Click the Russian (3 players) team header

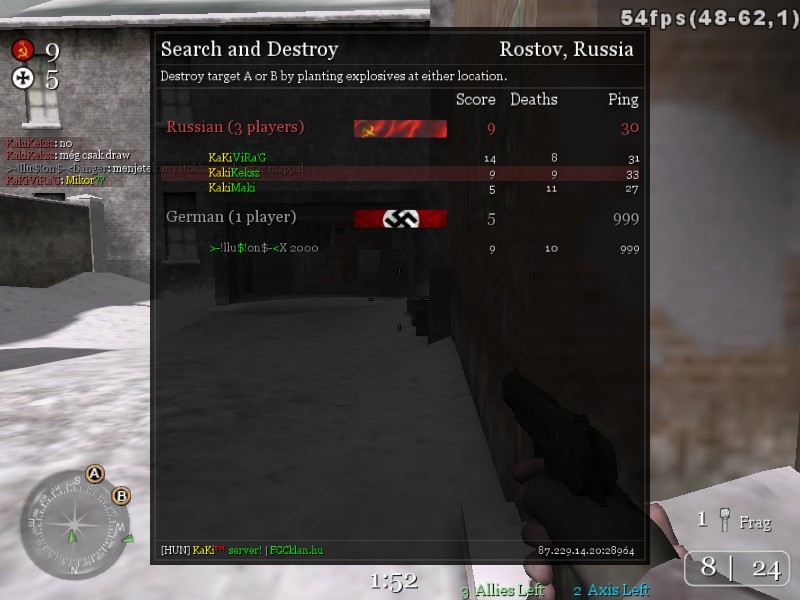(235, 127)
